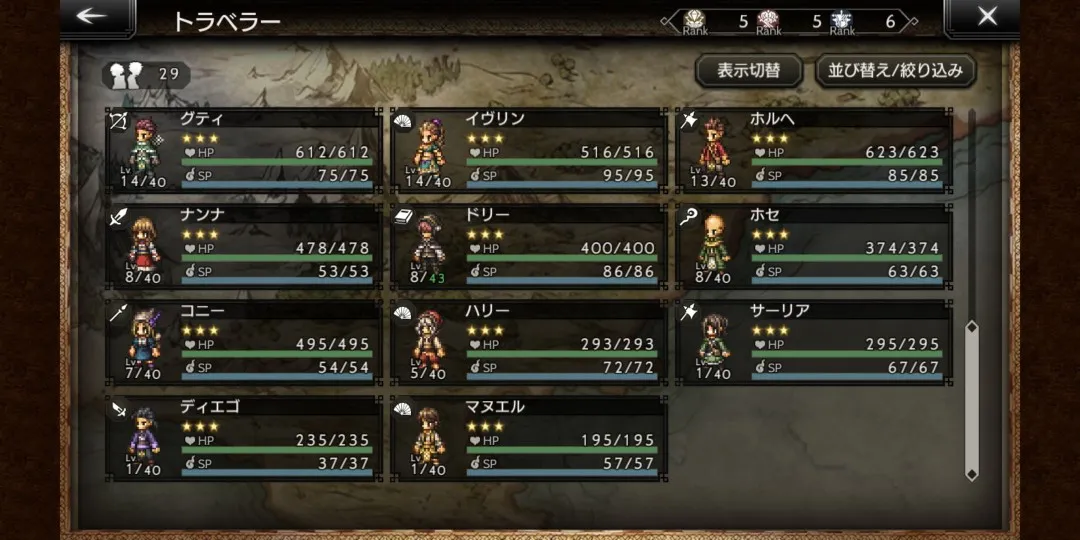The height and width of the screenshot is (540, 1080).
Task: Open traveler ドリー card
Action: point(528,247)
